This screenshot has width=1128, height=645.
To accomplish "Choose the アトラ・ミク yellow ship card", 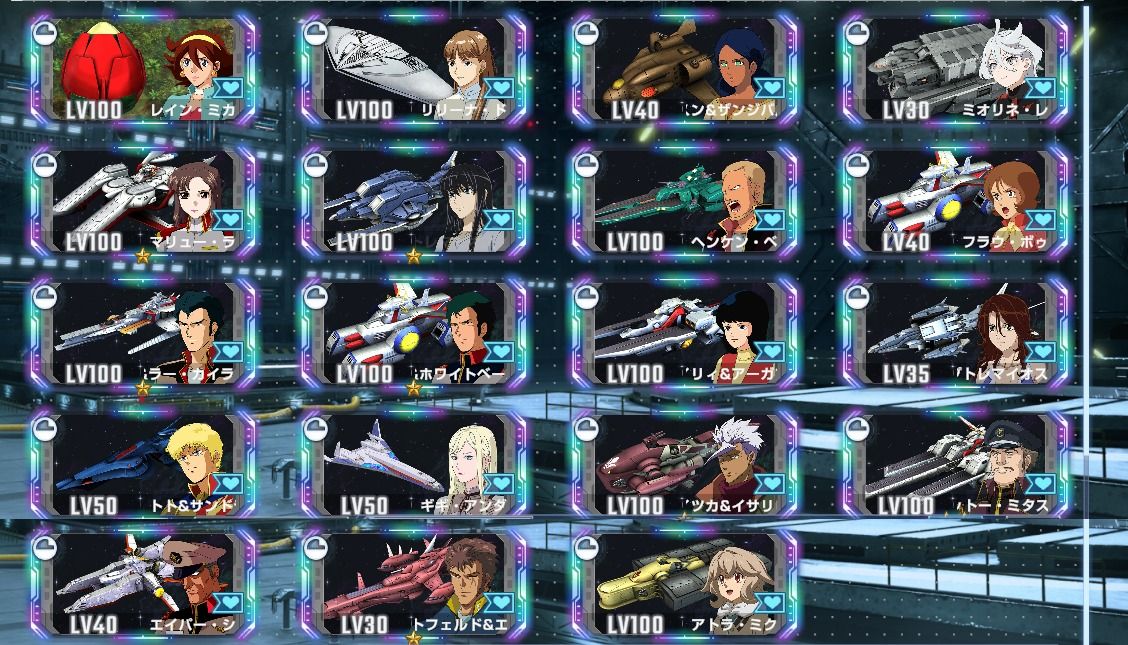I will [685, 586].
